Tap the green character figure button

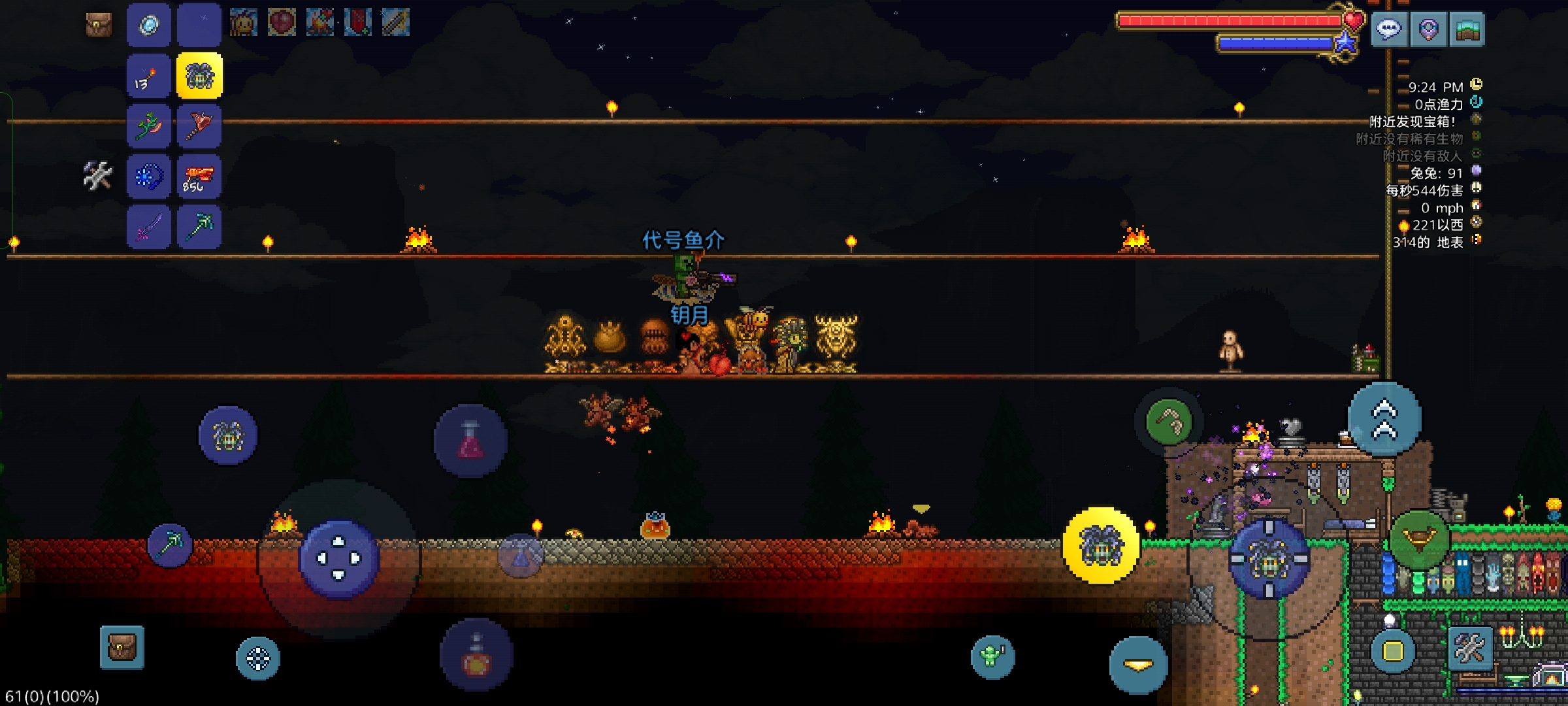coord(992,656)
